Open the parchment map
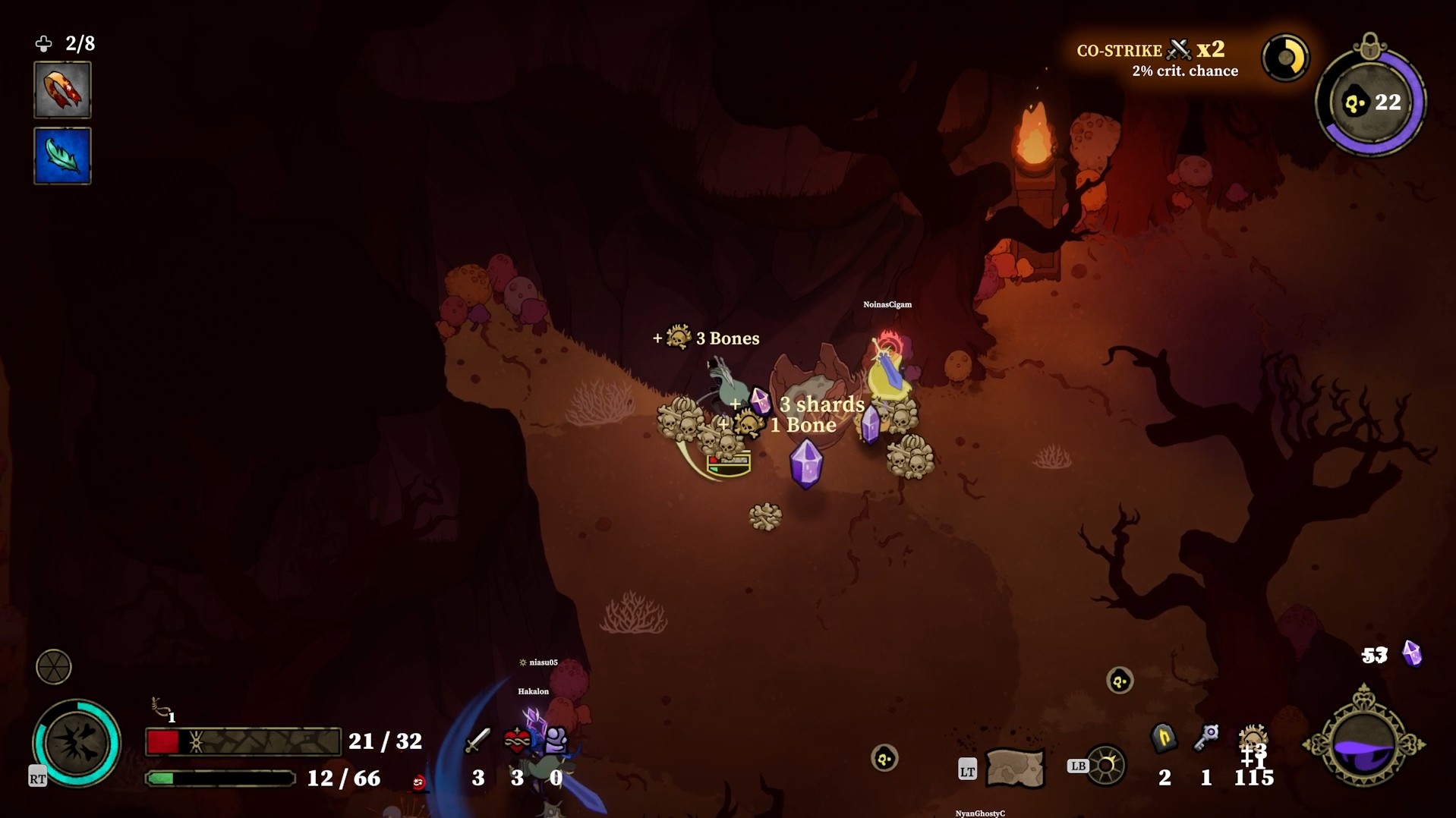 tap(1015, 768)
